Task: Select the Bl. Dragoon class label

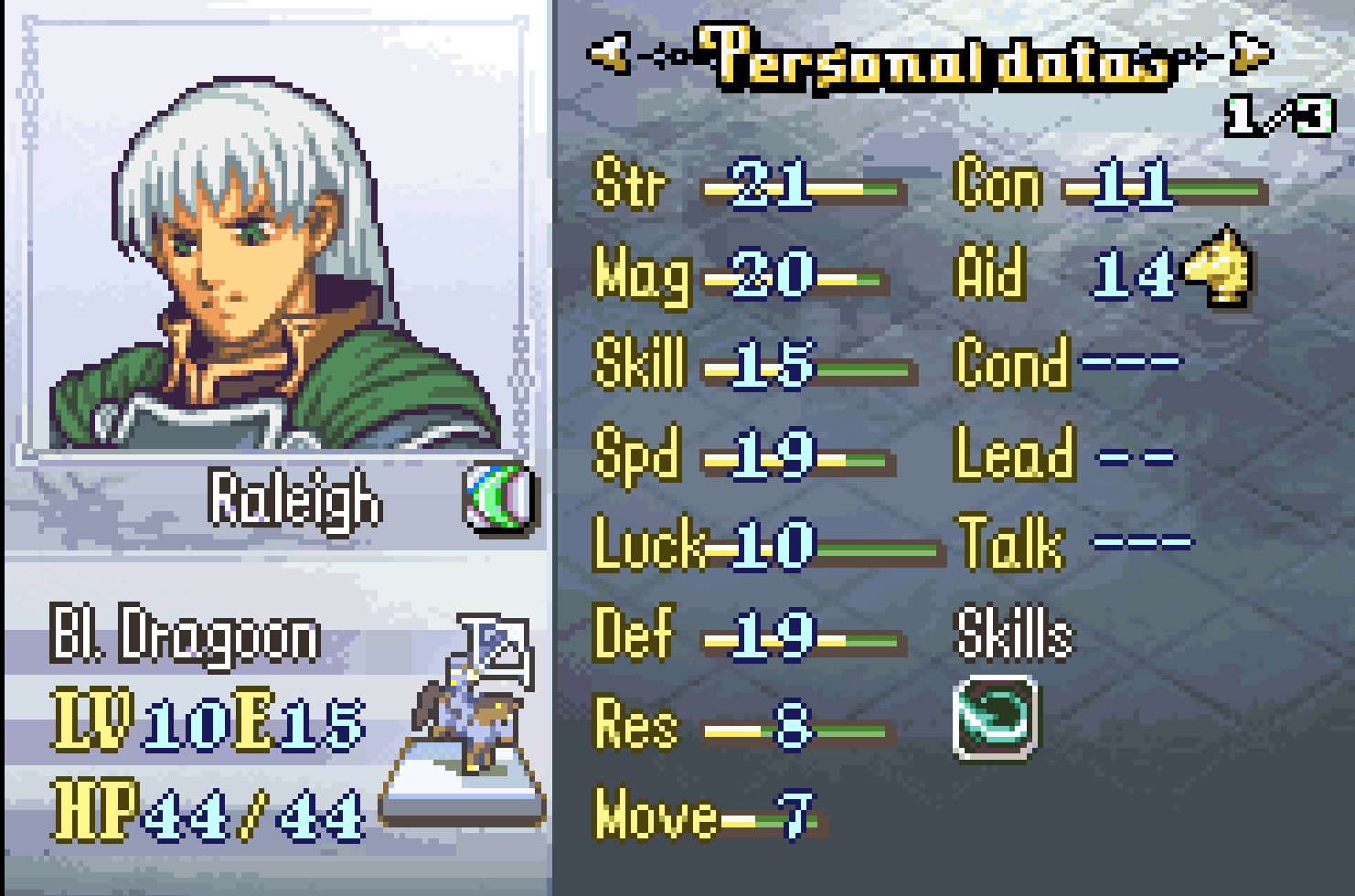Action: click(x=186, y=633)
